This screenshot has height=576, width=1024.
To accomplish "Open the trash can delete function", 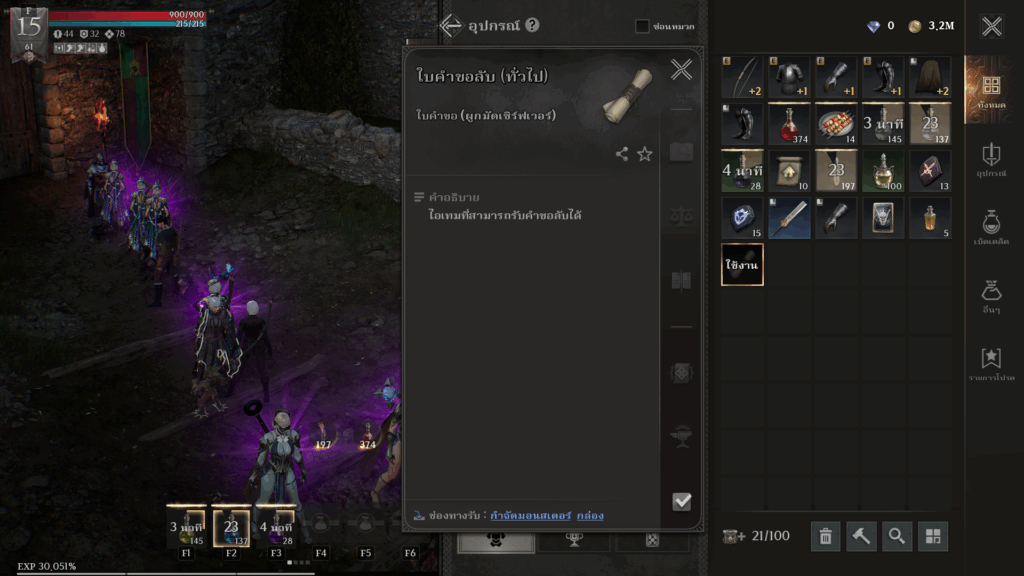I will (x=825, y=536).
